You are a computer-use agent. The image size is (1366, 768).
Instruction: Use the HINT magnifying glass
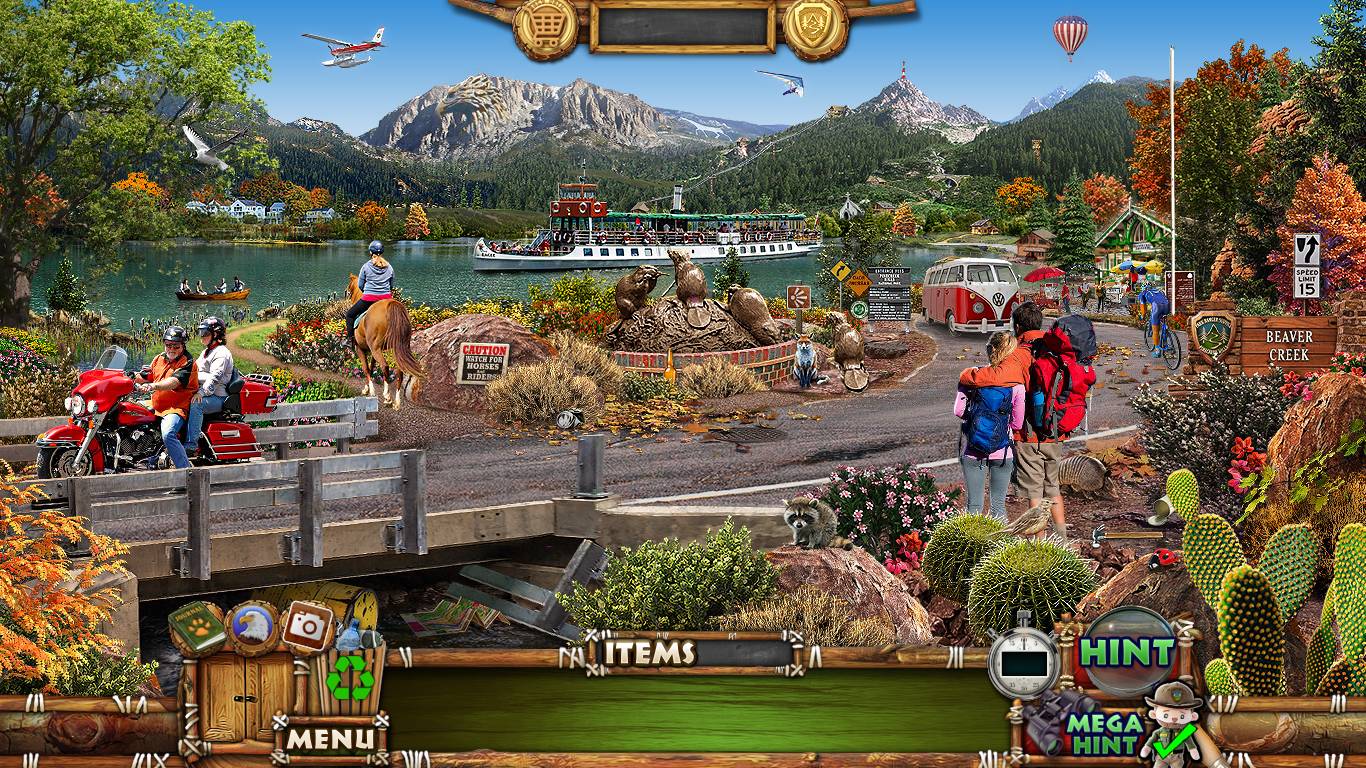(x=1129, y=651)
